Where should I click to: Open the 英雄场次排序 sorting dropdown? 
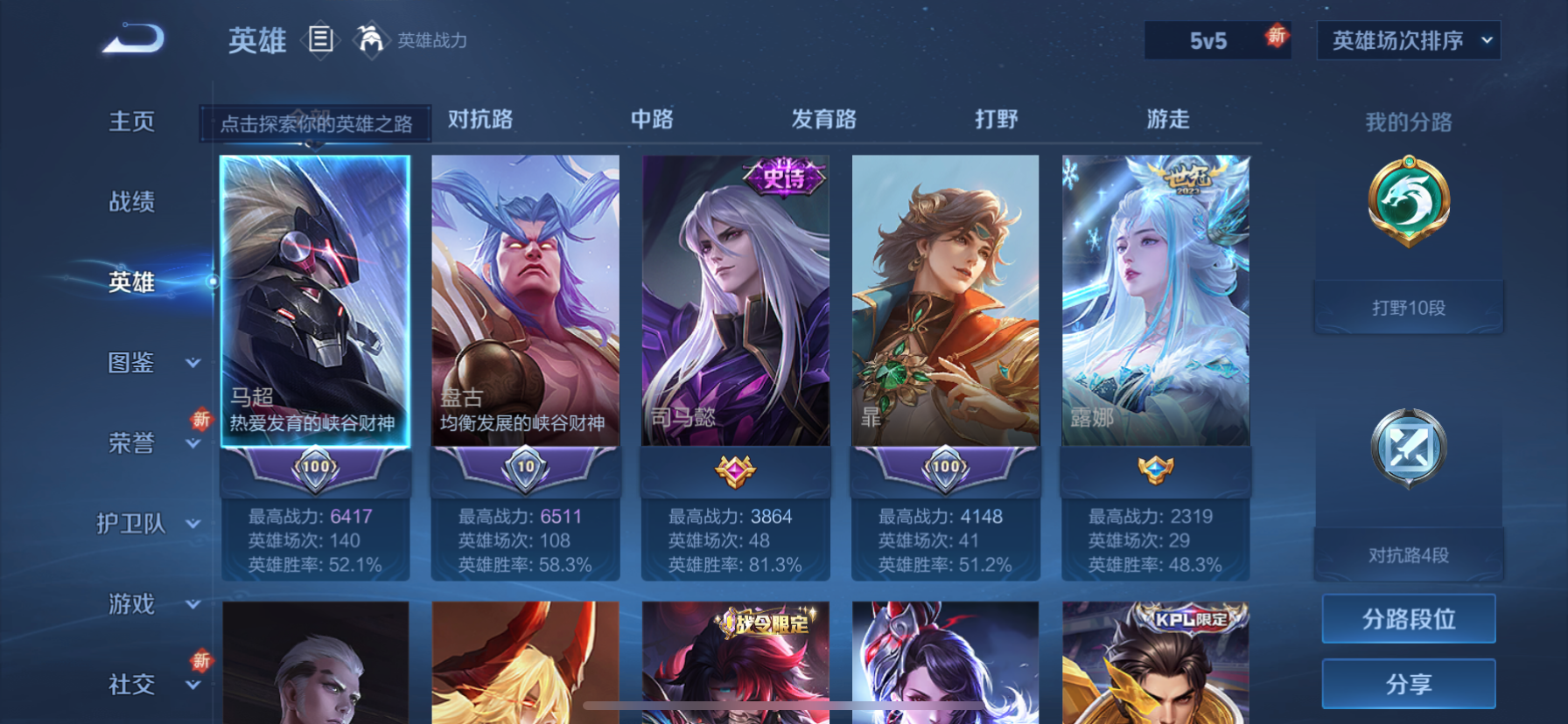click(x=1408, y=39)
